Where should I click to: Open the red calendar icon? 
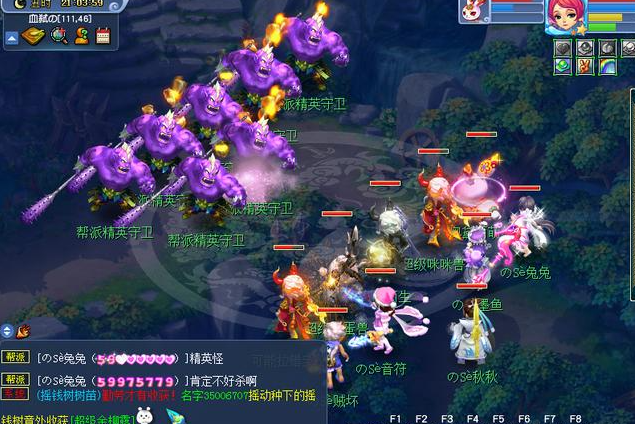pos(102,37)
